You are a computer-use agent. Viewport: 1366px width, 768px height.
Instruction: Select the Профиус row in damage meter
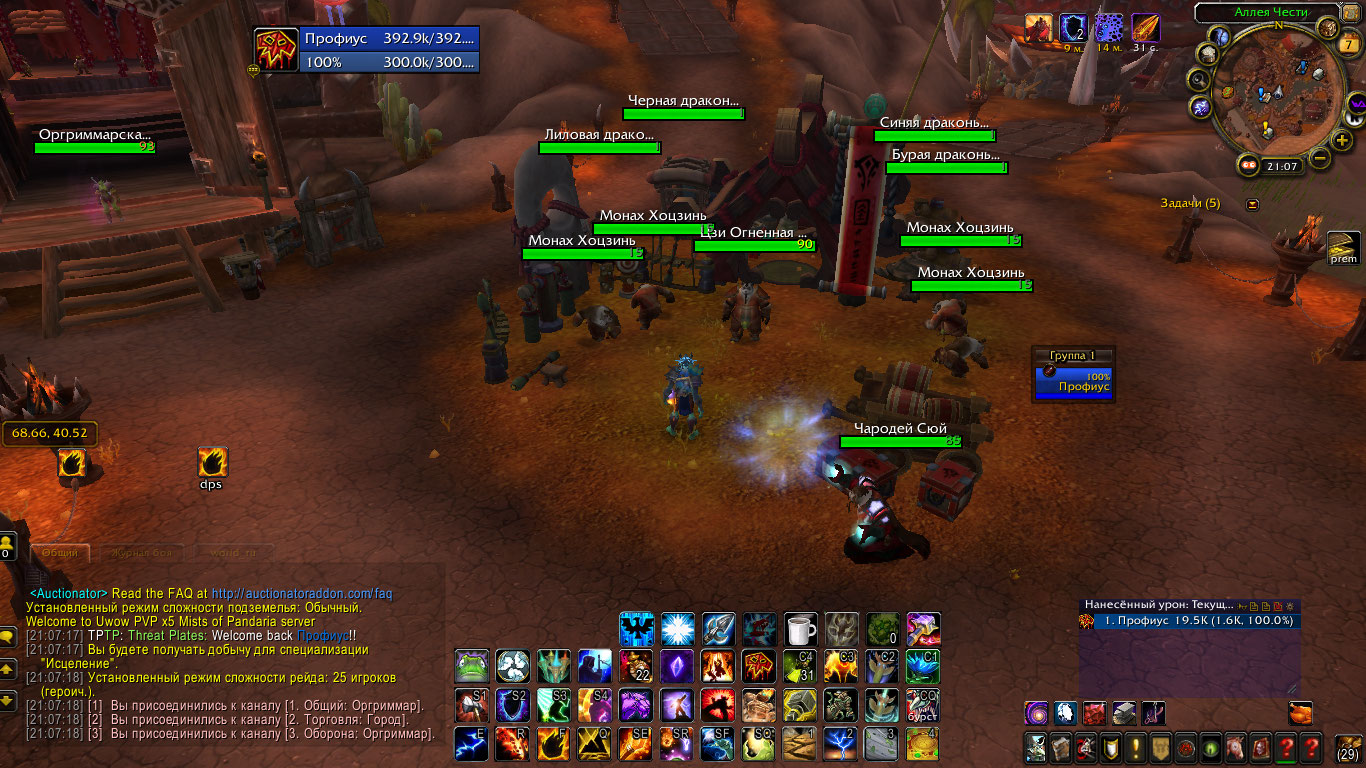coord(1190,621)
